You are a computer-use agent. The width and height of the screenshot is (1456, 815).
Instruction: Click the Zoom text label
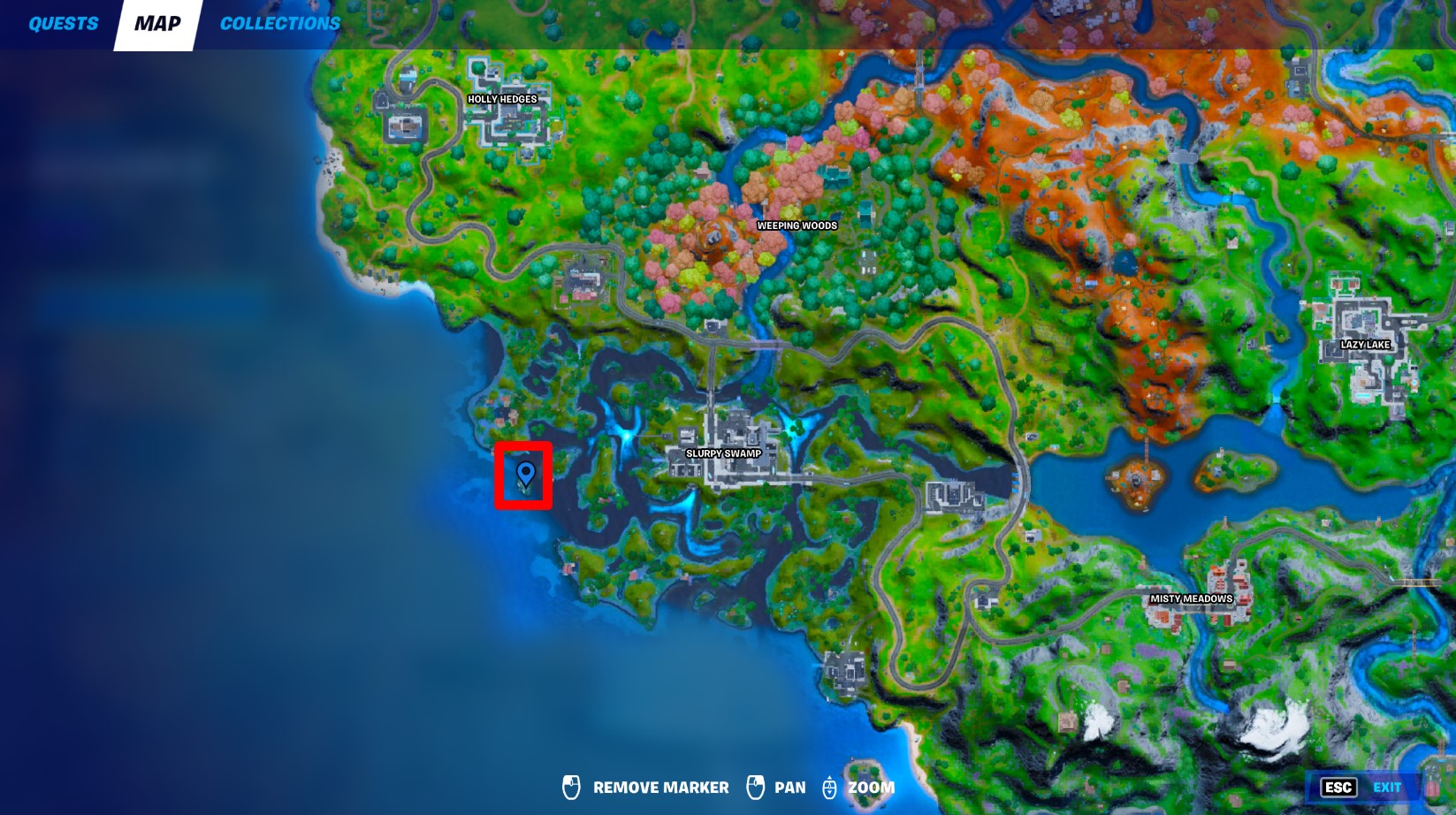click(873, 787)
